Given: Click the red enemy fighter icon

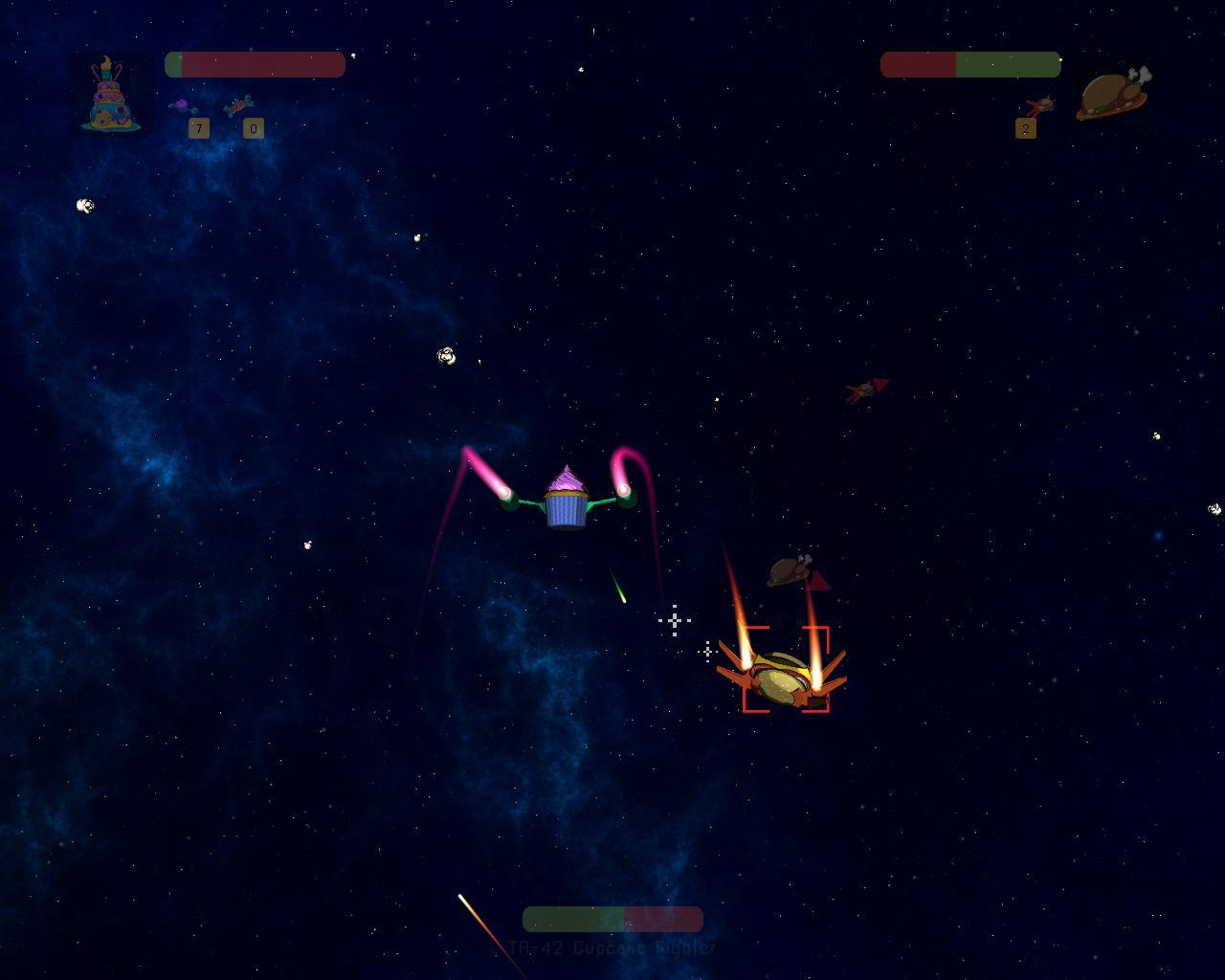Looking at the screenshot, I should [x=1039, y=103].
